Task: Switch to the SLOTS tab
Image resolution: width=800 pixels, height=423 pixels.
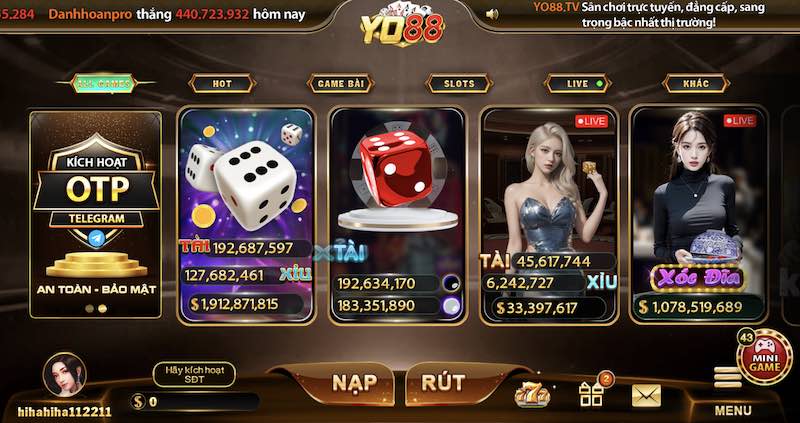Action: (459, 84)
